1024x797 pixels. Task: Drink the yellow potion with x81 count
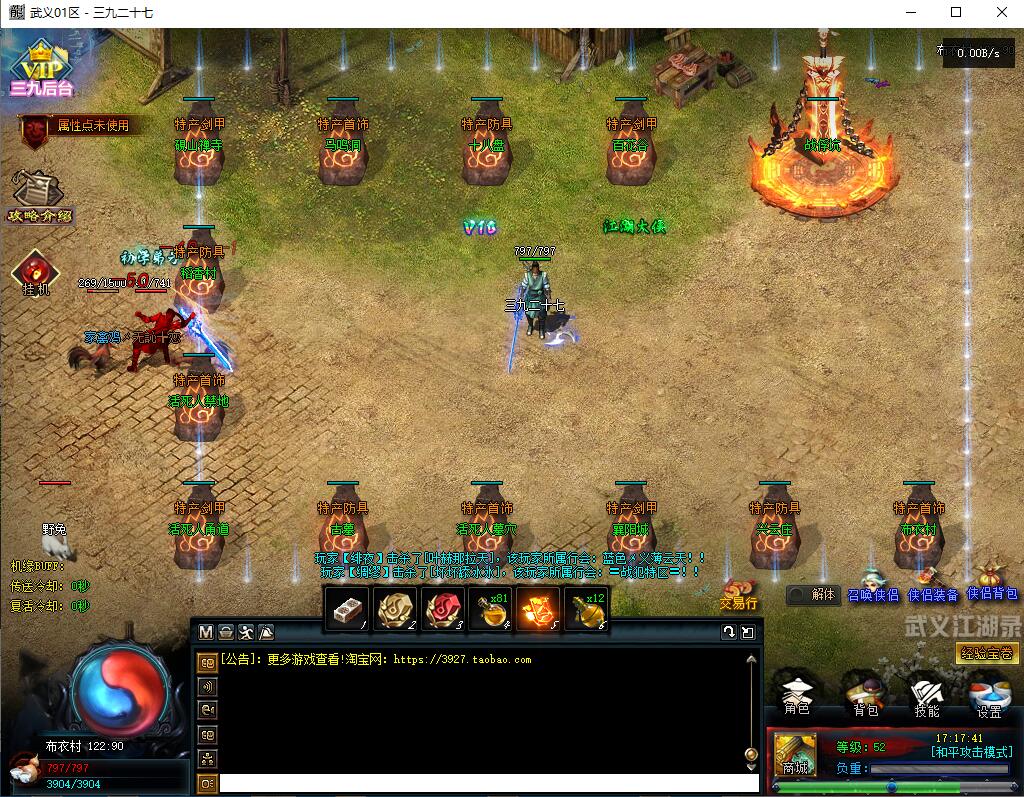(491, 609)
